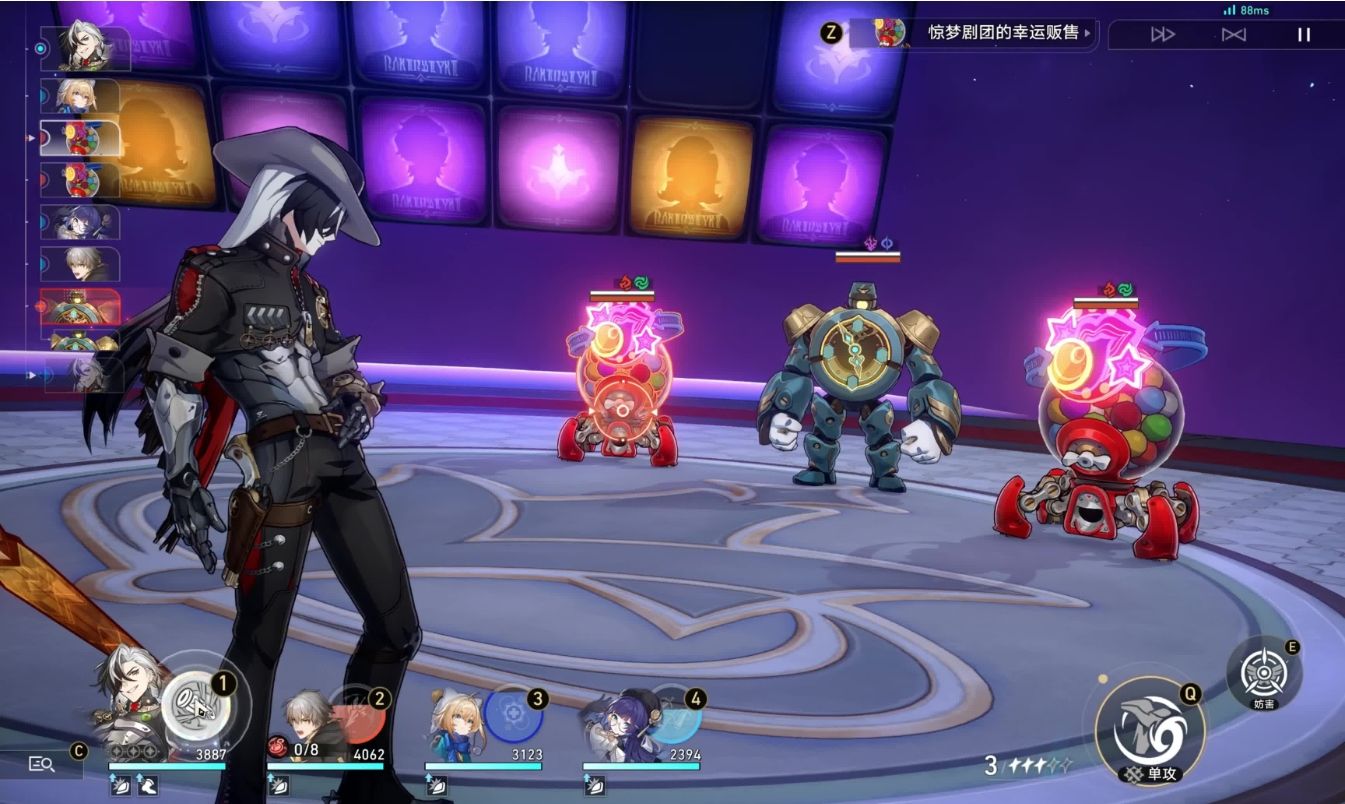Toggle double speed mode icon
Image resolution: width=1345 pixels, height=804 pixels.
(1233, 34)
